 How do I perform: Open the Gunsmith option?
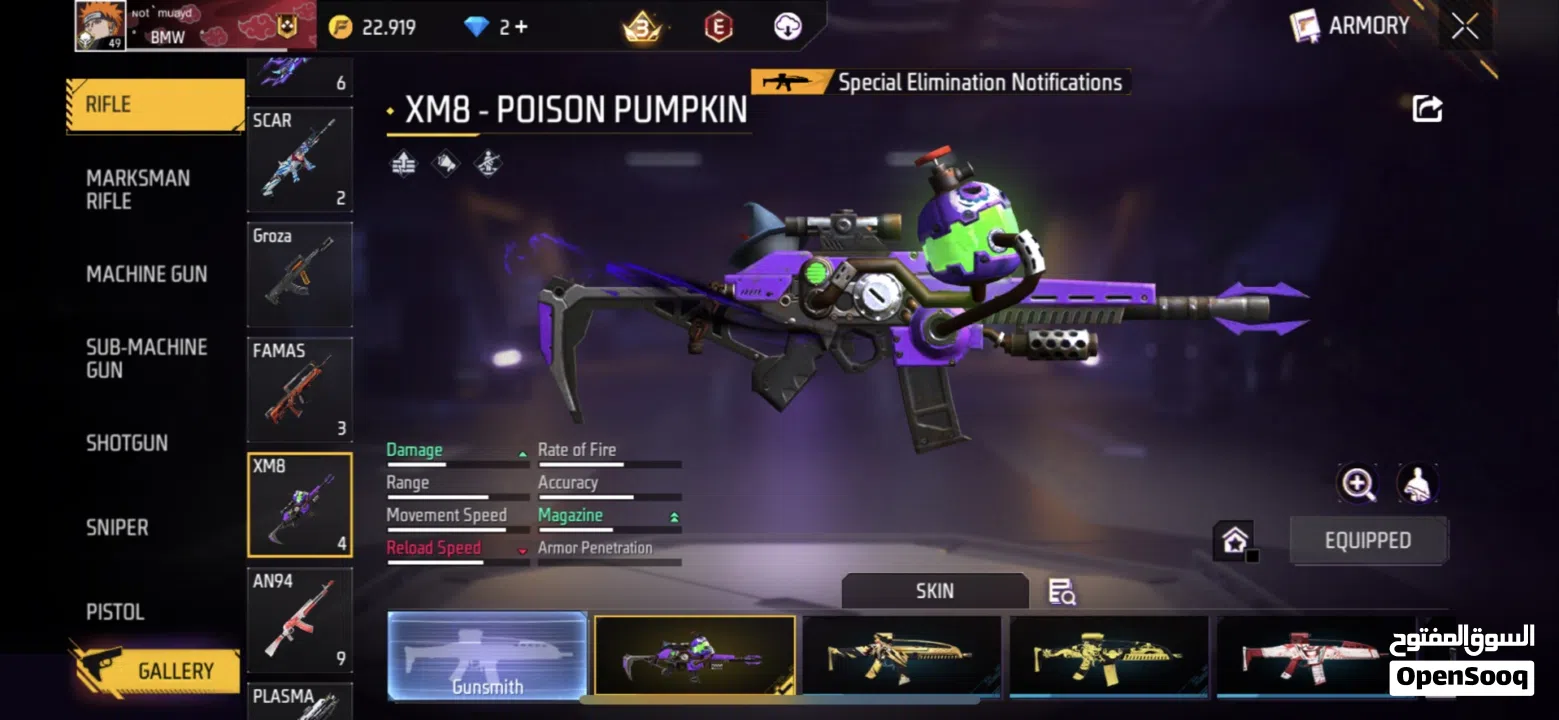coord(487,655)
